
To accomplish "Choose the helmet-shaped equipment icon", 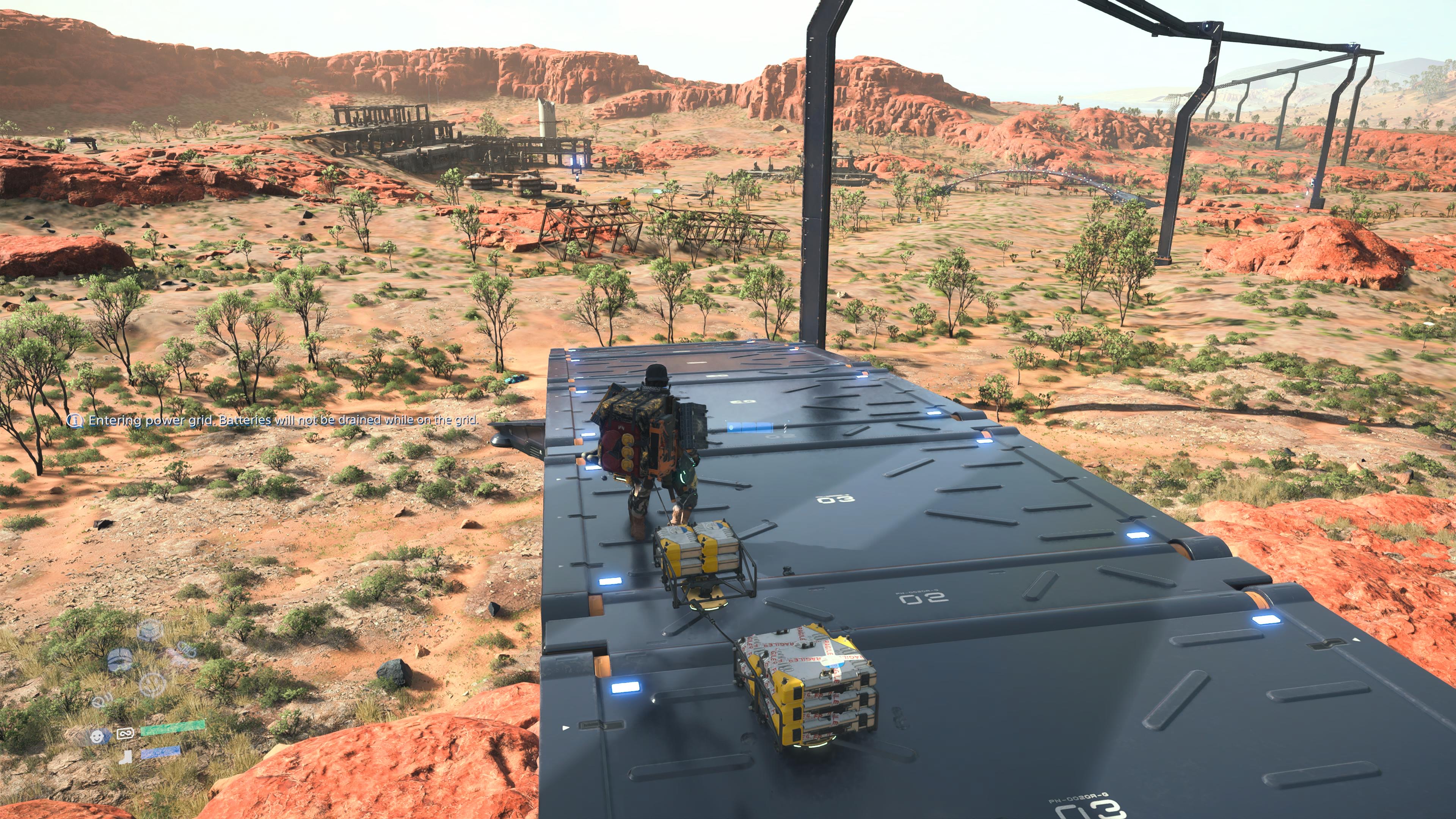I will [x=119, y=659].
